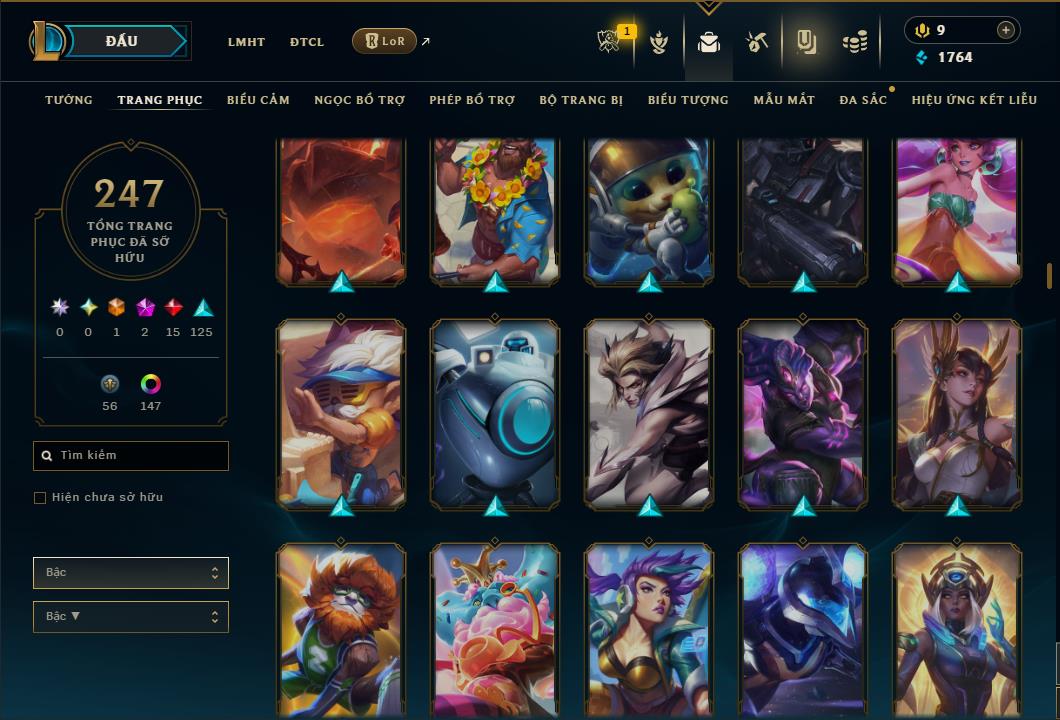1060x720 pixels.
Task: Open the LoR external link
Action: click(x=385, y=41)
